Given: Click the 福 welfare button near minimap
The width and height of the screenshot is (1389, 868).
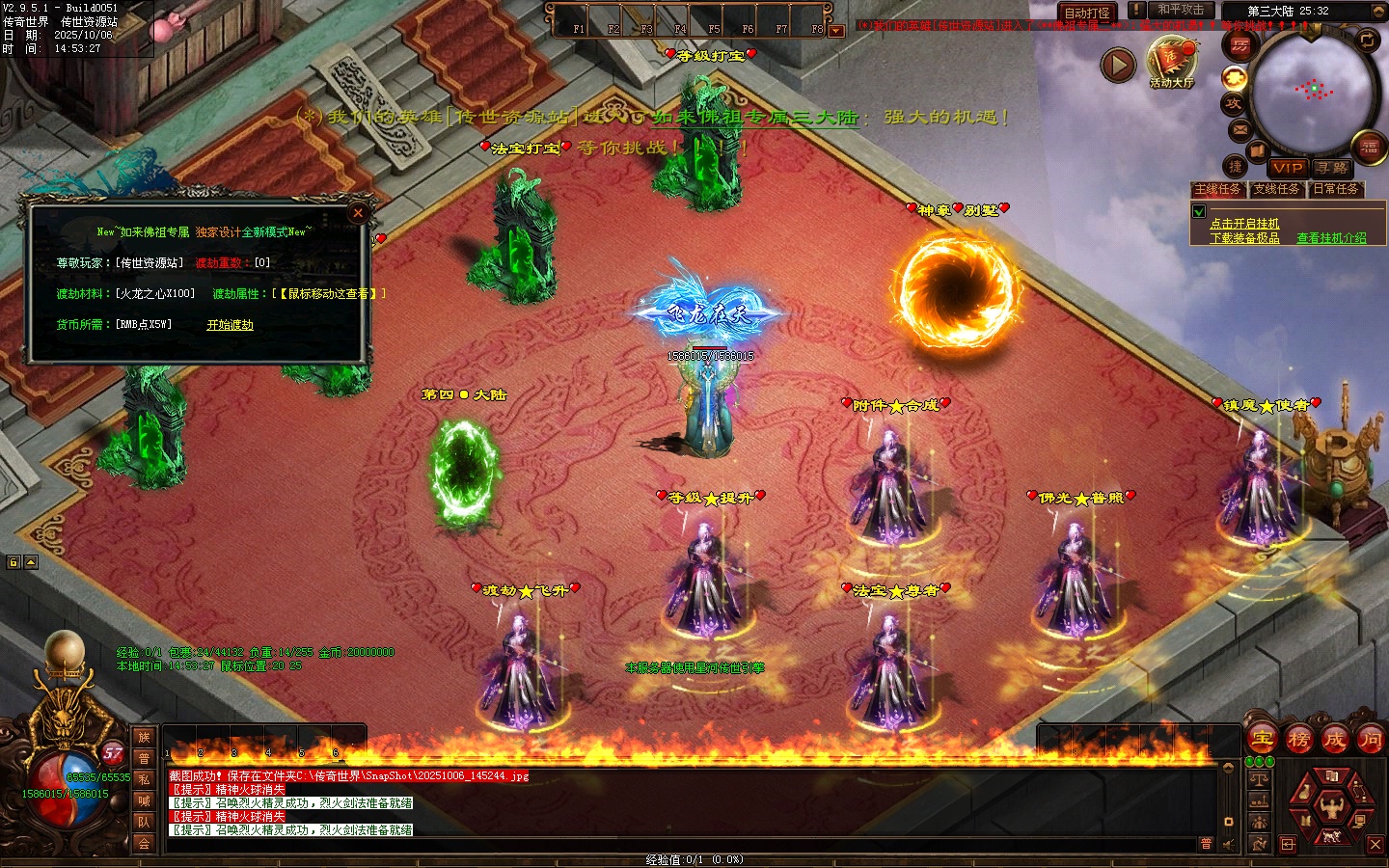Looking at the screenshot, I should (1370, 148).
